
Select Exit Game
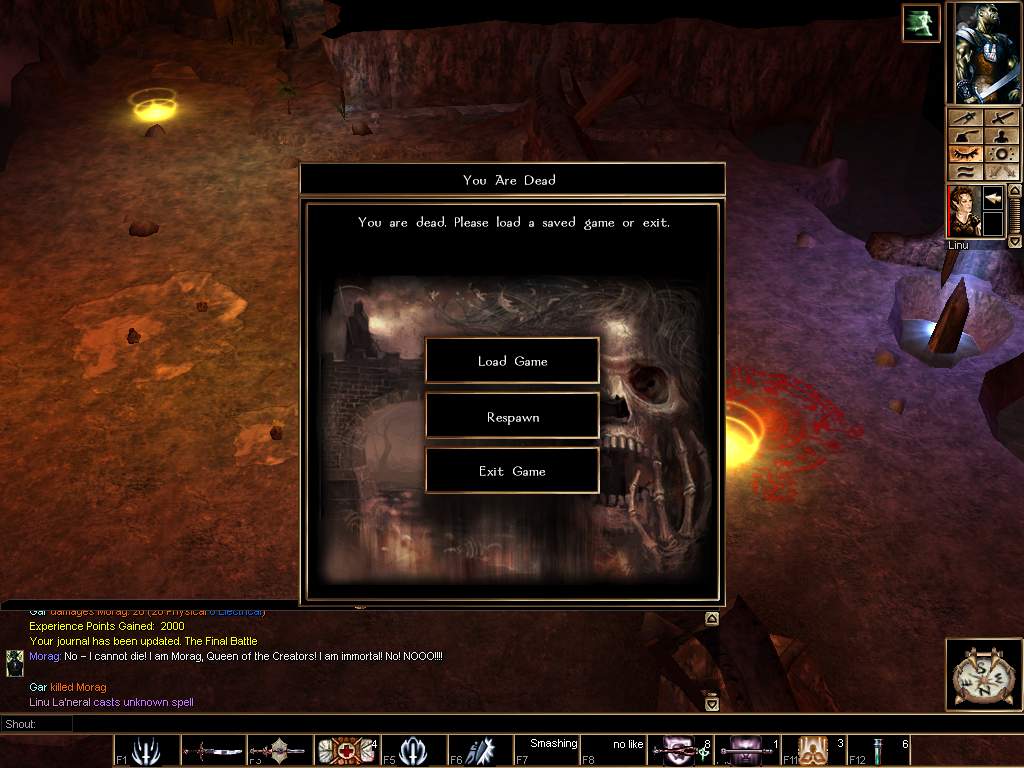coord(512,471)
